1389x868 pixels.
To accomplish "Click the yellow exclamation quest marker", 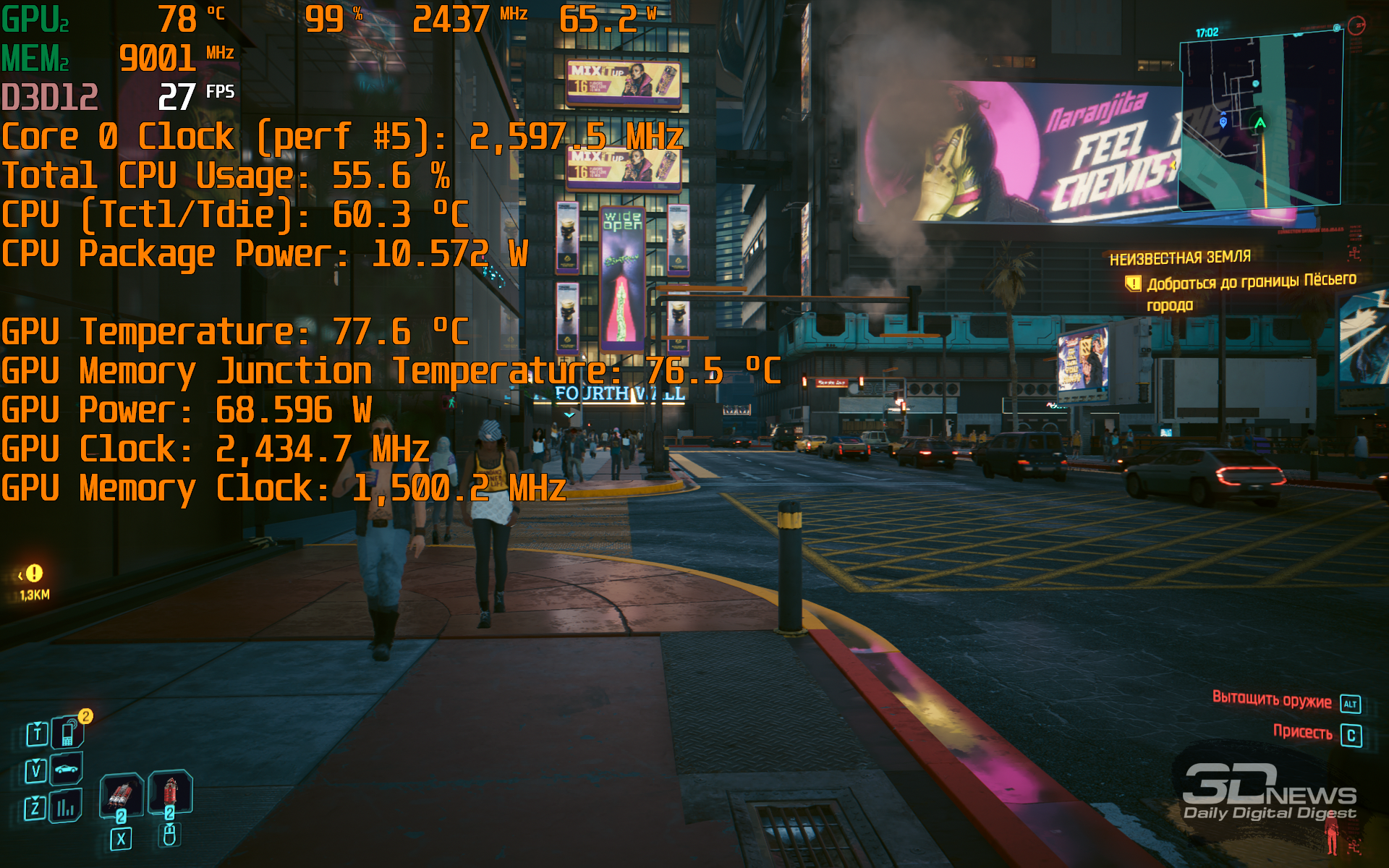I will coord(34,574).
